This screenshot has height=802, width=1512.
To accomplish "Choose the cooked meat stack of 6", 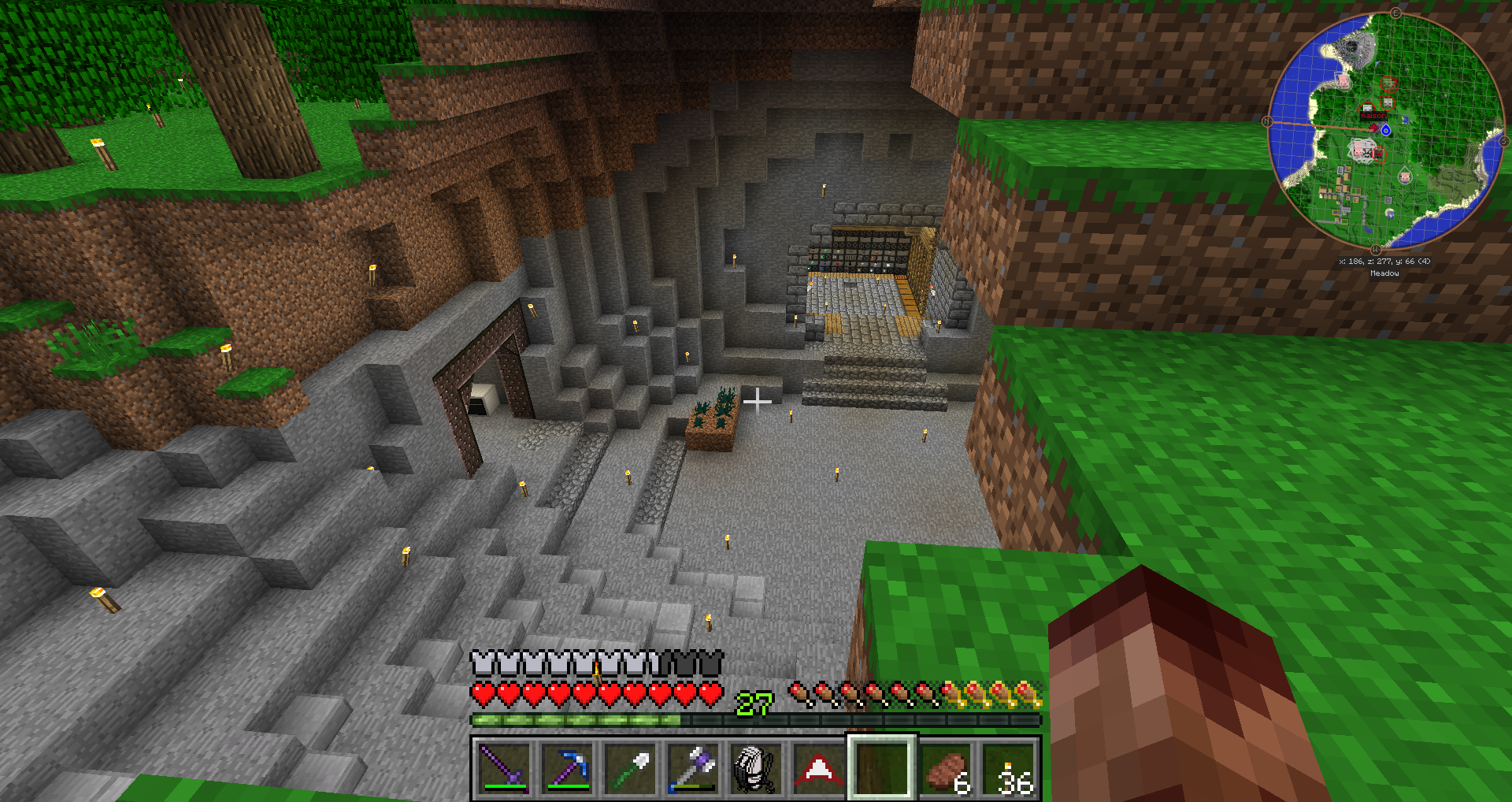I will (x=945, y=769).
